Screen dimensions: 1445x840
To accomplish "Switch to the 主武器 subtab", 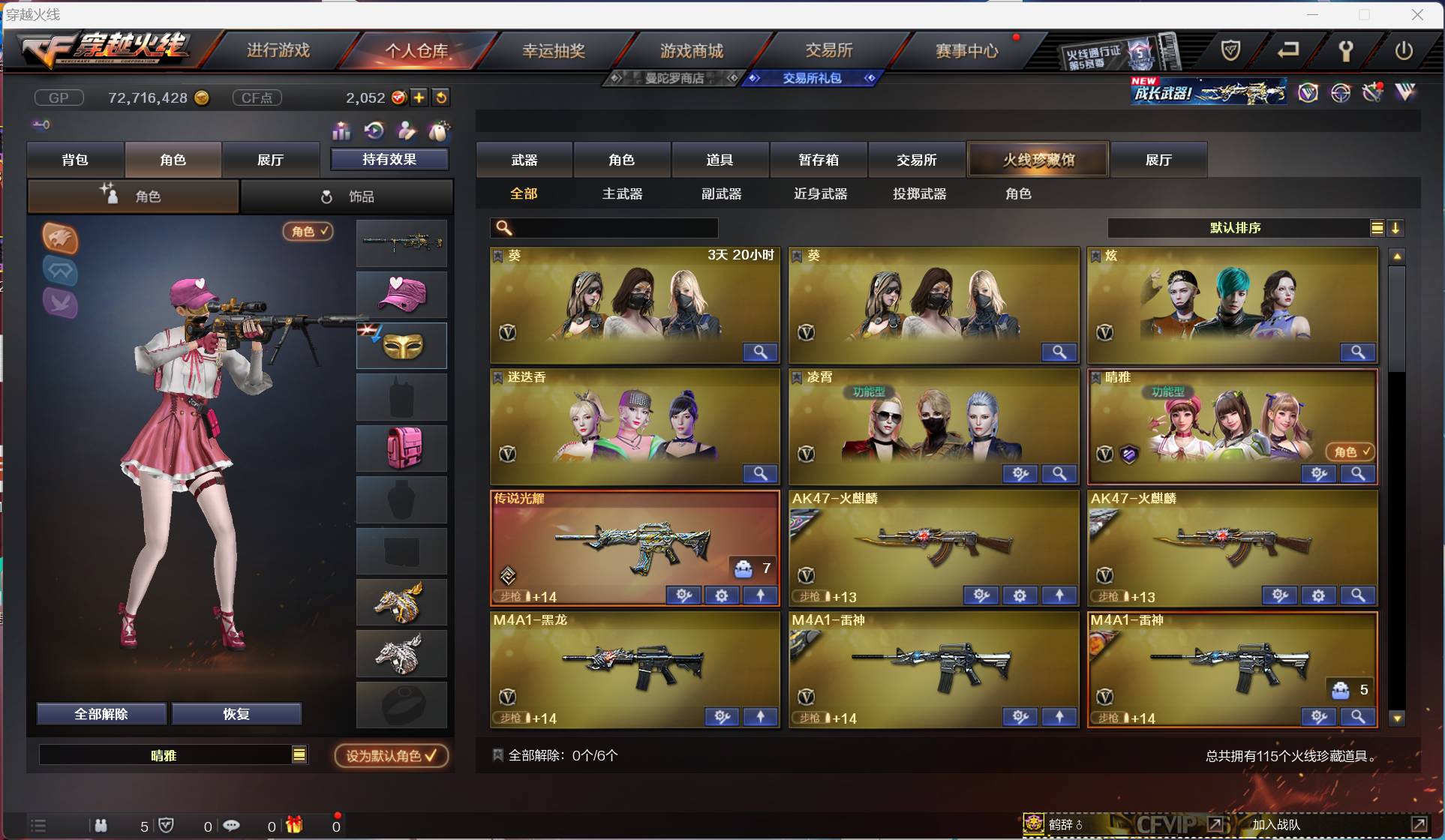I will pos(622,193).
